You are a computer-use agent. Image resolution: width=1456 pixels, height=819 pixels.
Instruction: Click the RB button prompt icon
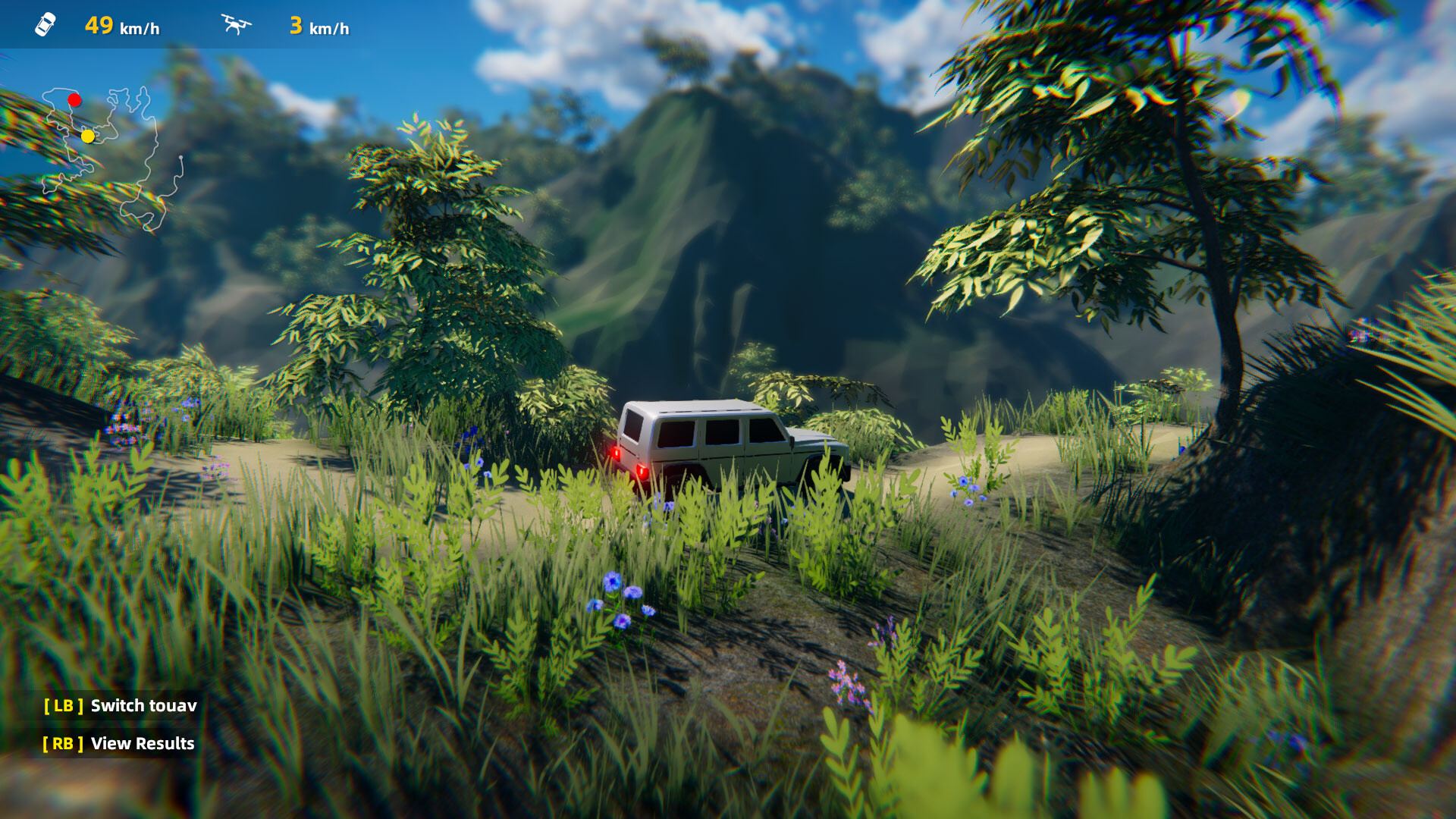point(62,744)
